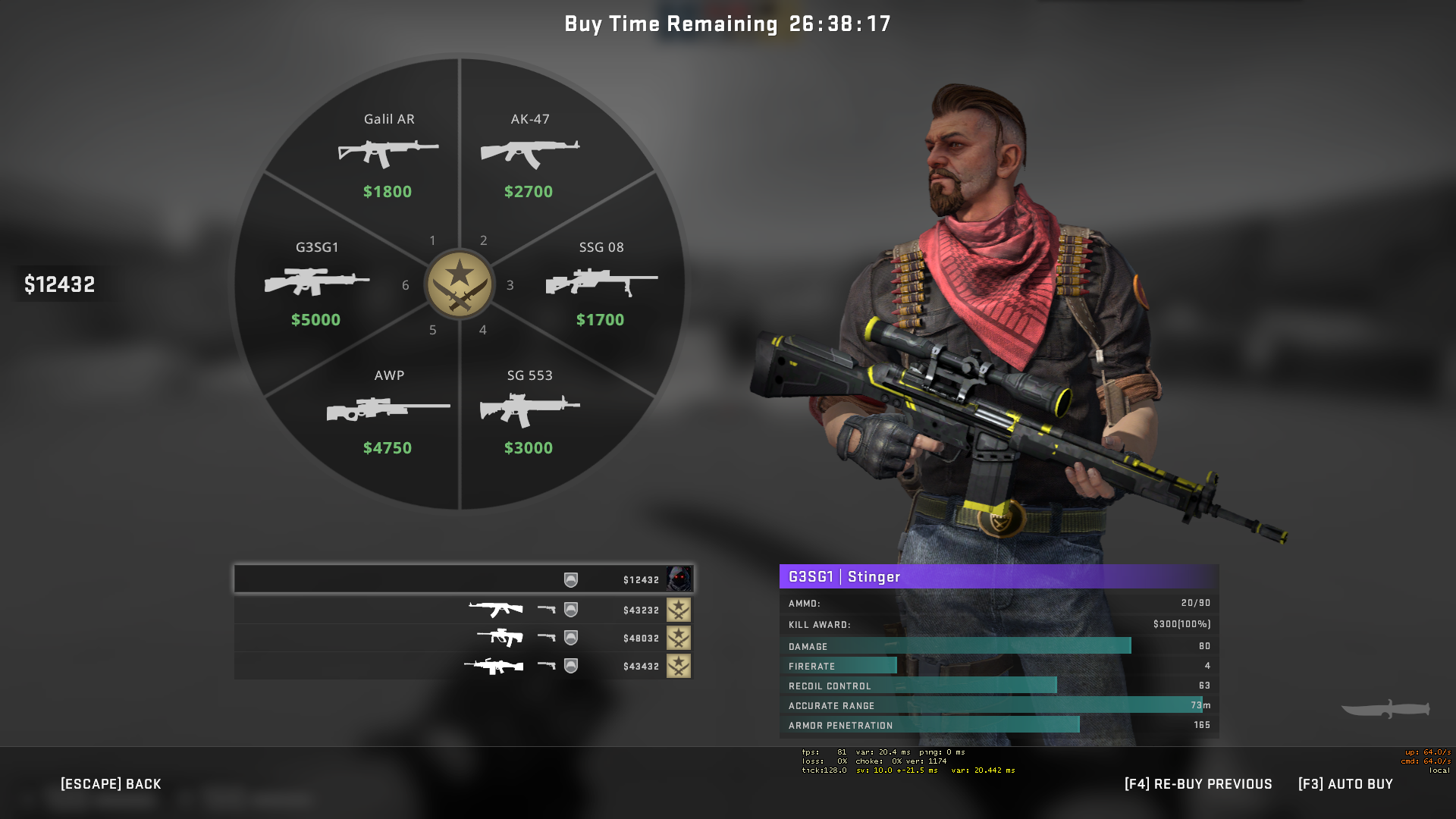Pick the G3SG1 rifle icon
Image resolution: width=1456 pixels, height=819 pixels.
[x=317, y=281]
